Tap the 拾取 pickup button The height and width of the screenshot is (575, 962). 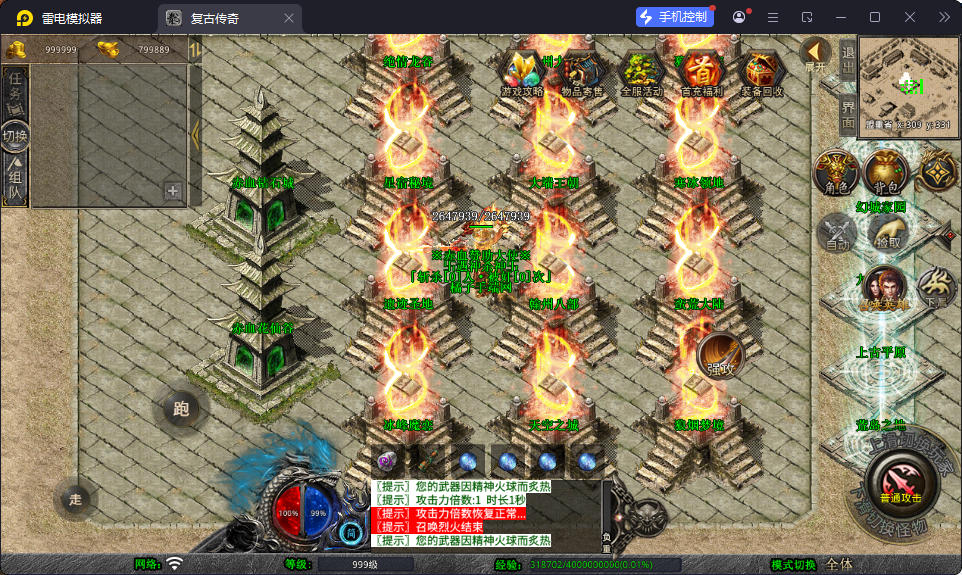[x=886, y=232]
